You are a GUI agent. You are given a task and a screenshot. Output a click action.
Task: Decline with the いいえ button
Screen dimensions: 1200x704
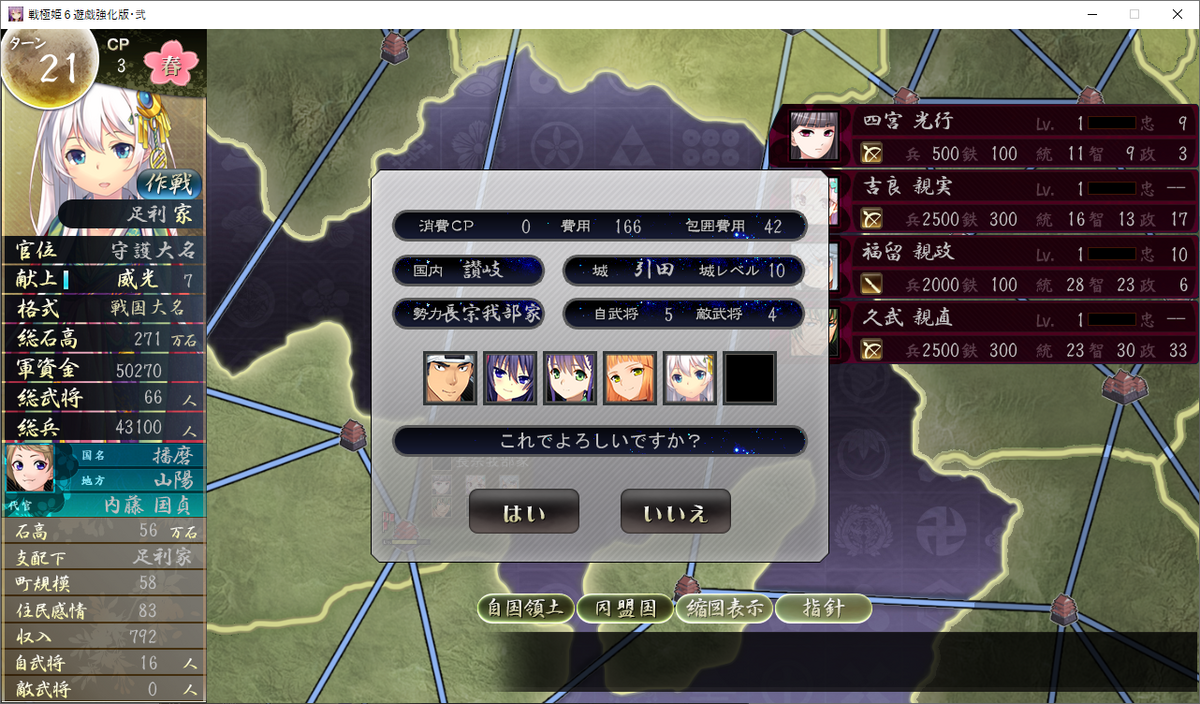point(675,512)
